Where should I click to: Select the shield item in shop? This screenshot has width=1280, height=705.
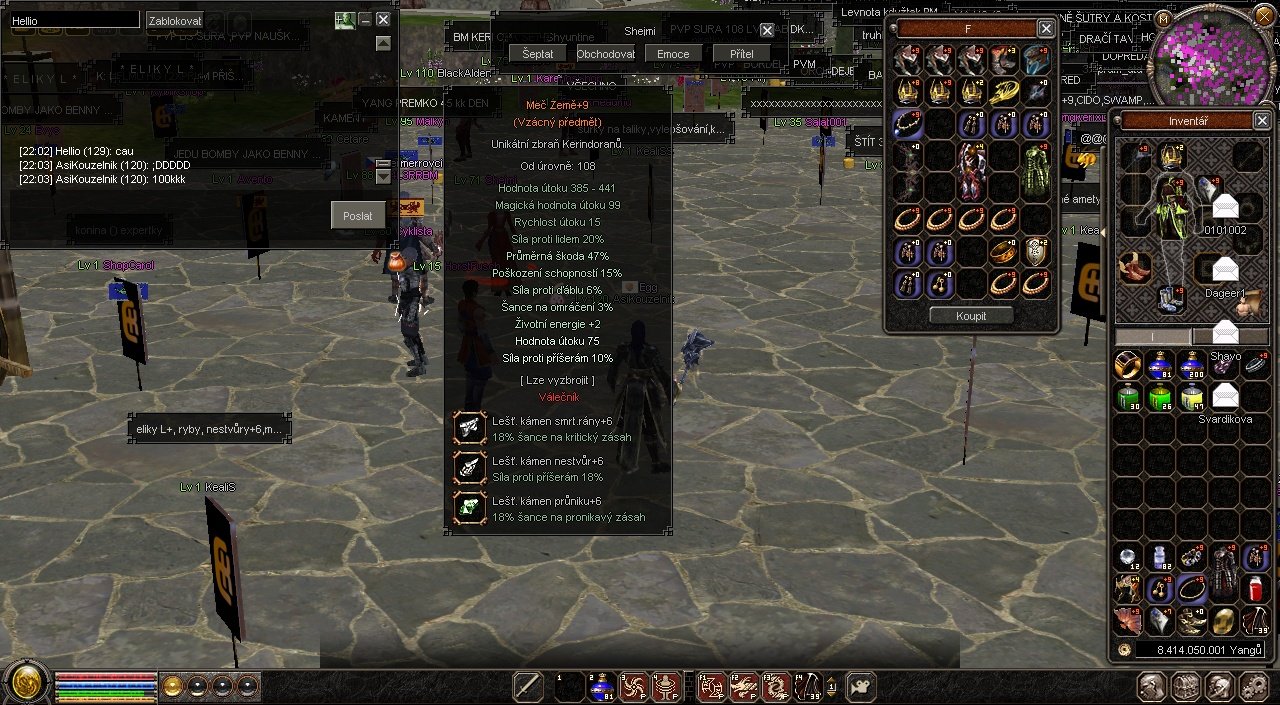click(x=1037, y=252)
